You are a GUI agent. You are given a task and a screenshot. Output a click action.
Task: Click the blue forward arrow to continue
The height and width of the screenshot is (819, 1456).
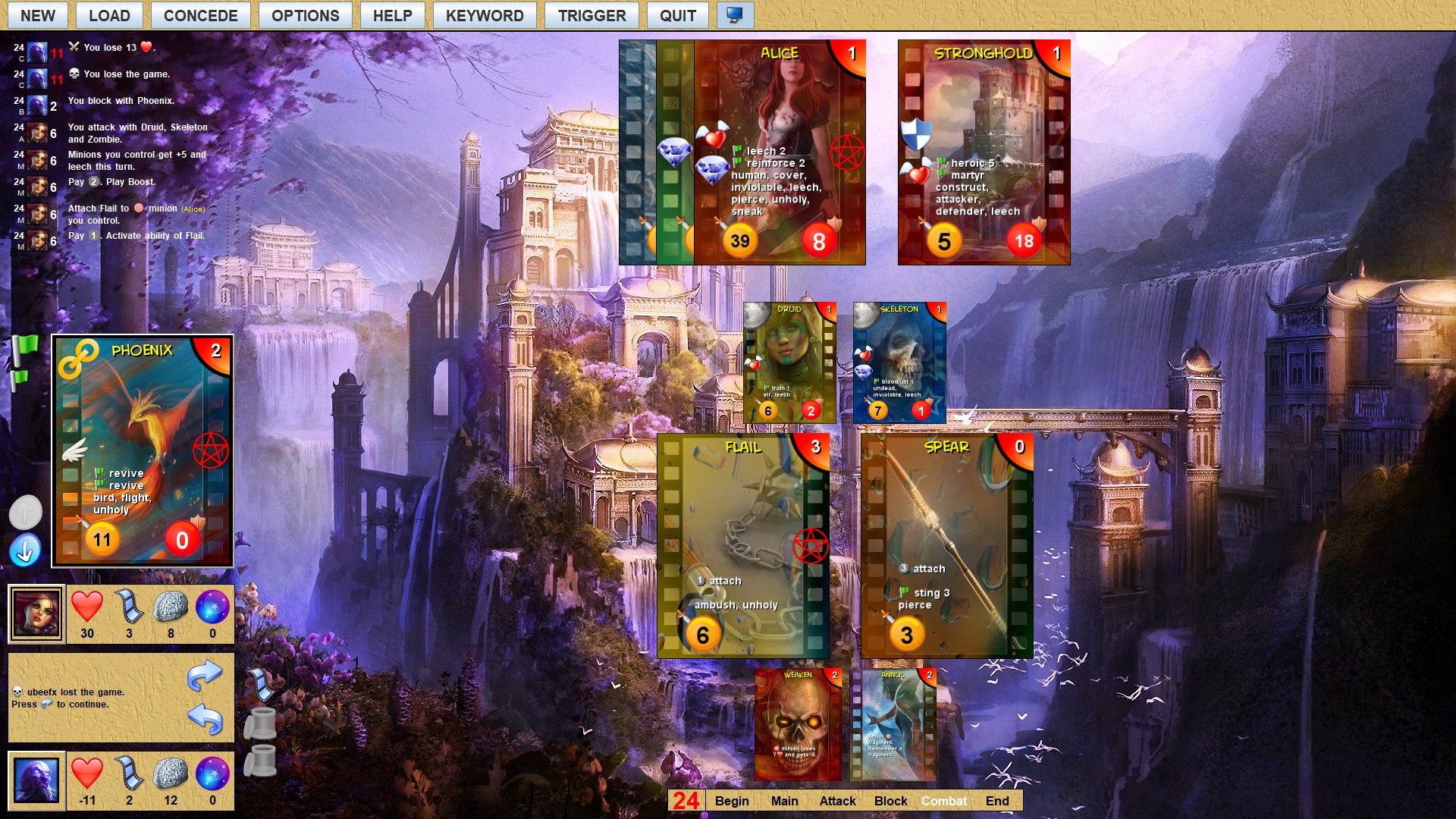coord(205,674)
